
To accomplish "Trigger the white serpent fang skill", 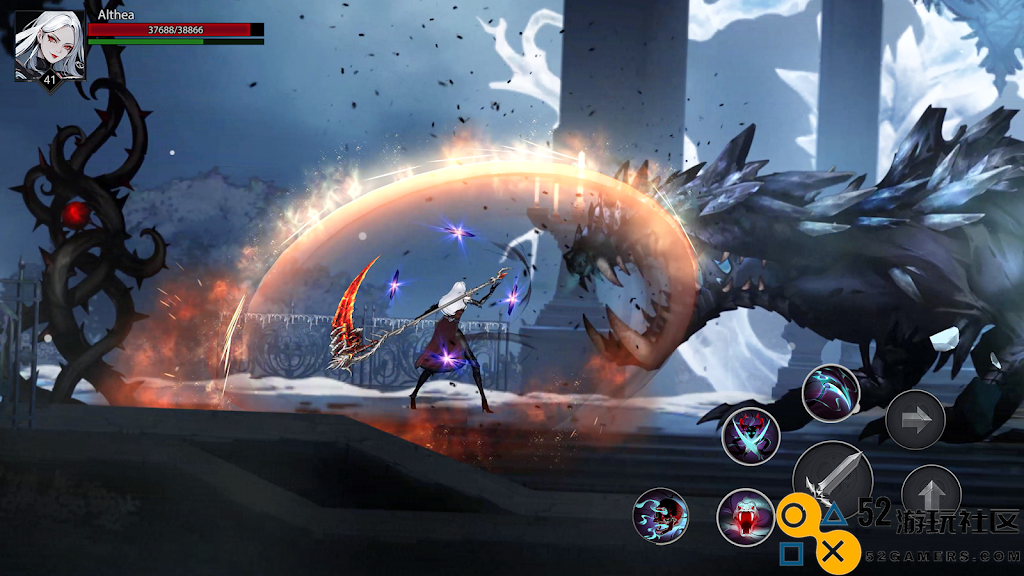I will tap(746, 517).
